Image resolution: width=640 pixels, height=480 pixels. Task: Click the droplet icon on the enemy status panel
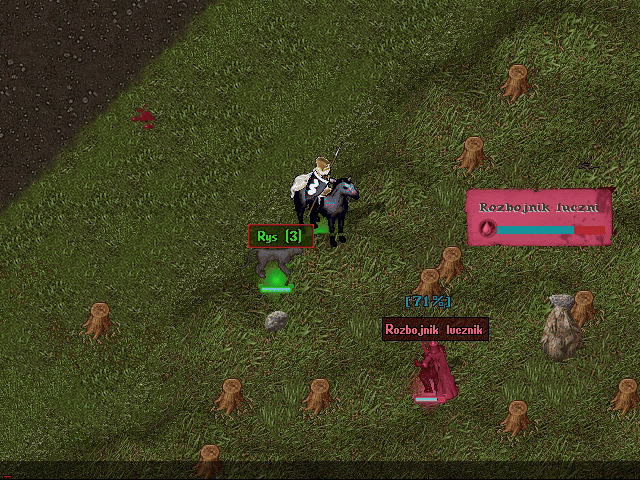click(x=488, y=228)
